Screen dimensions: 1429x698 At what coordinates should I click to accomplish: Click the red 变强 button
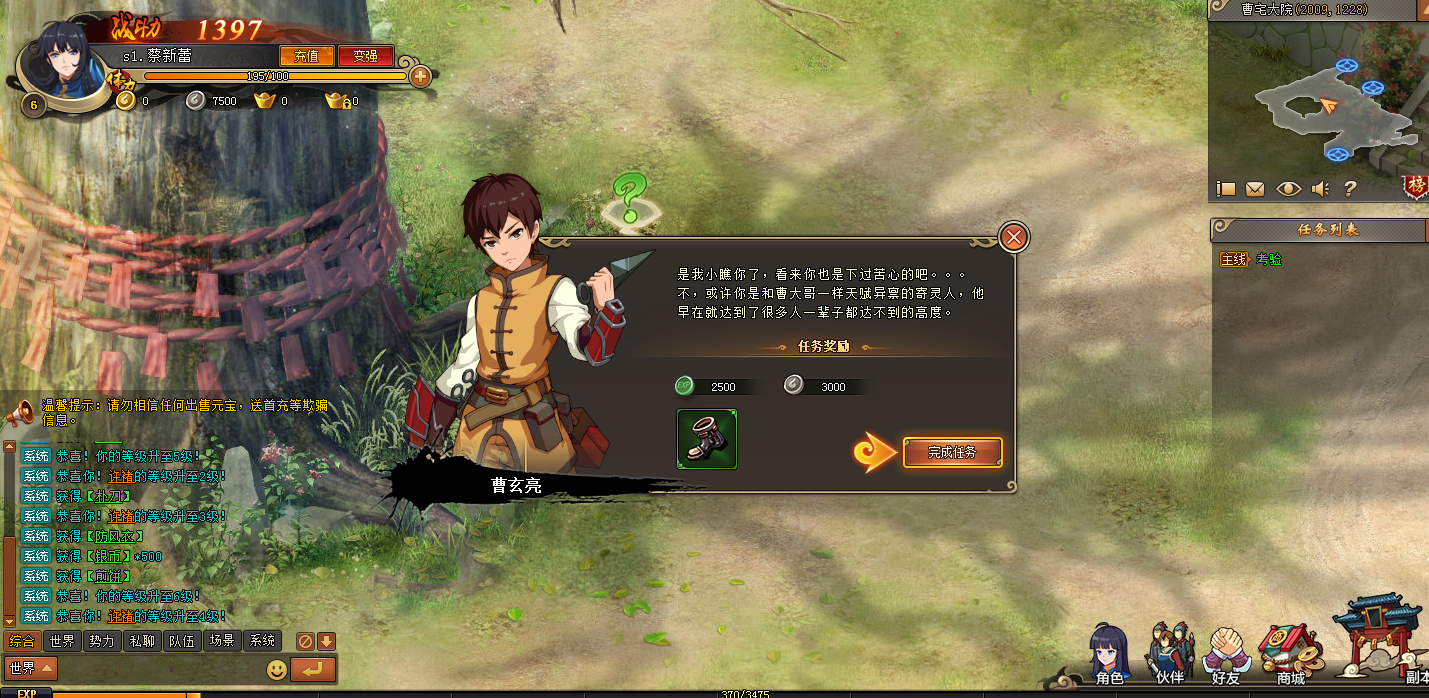coord(365,56)
